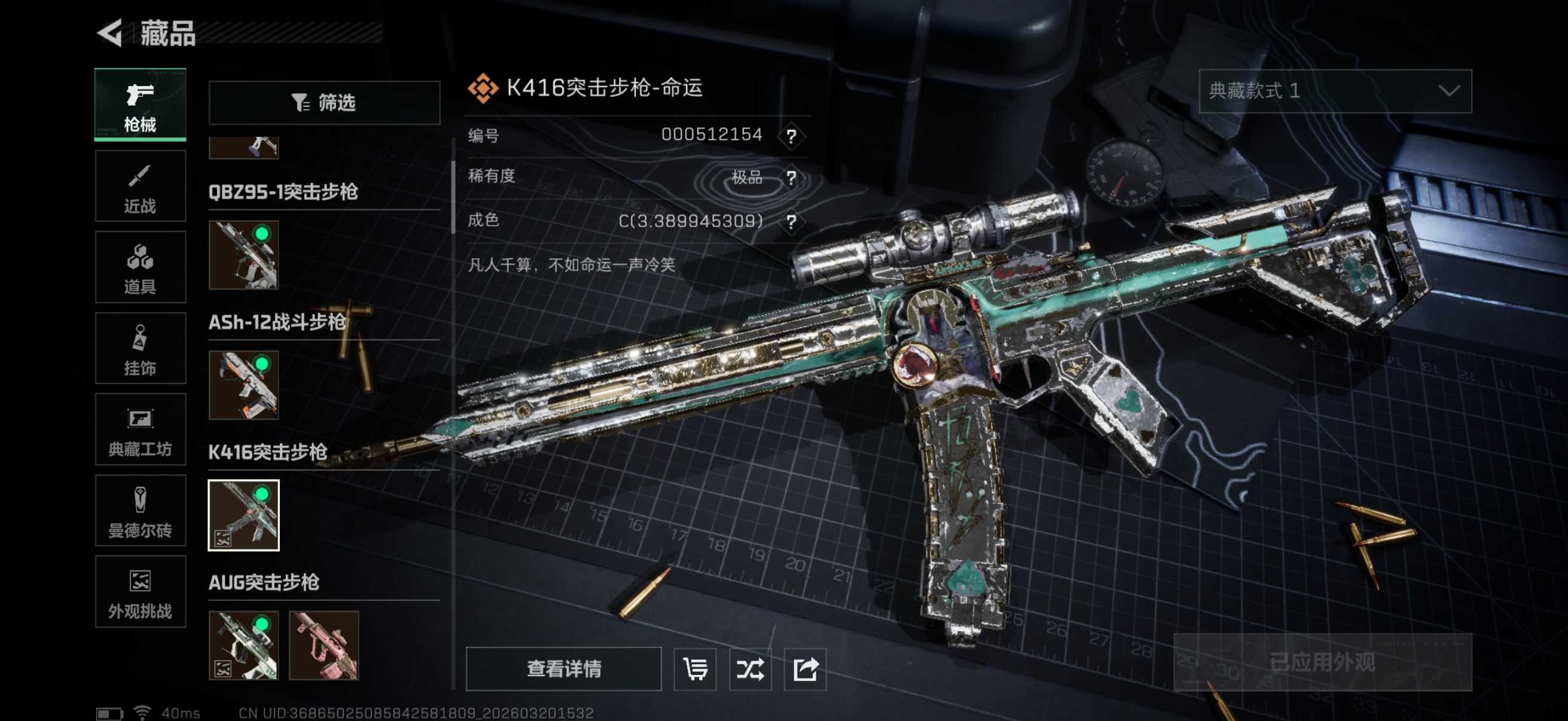1568x721 pixels.
Task: Click the 查看详情 view details button
Action: tap(564, 668)
